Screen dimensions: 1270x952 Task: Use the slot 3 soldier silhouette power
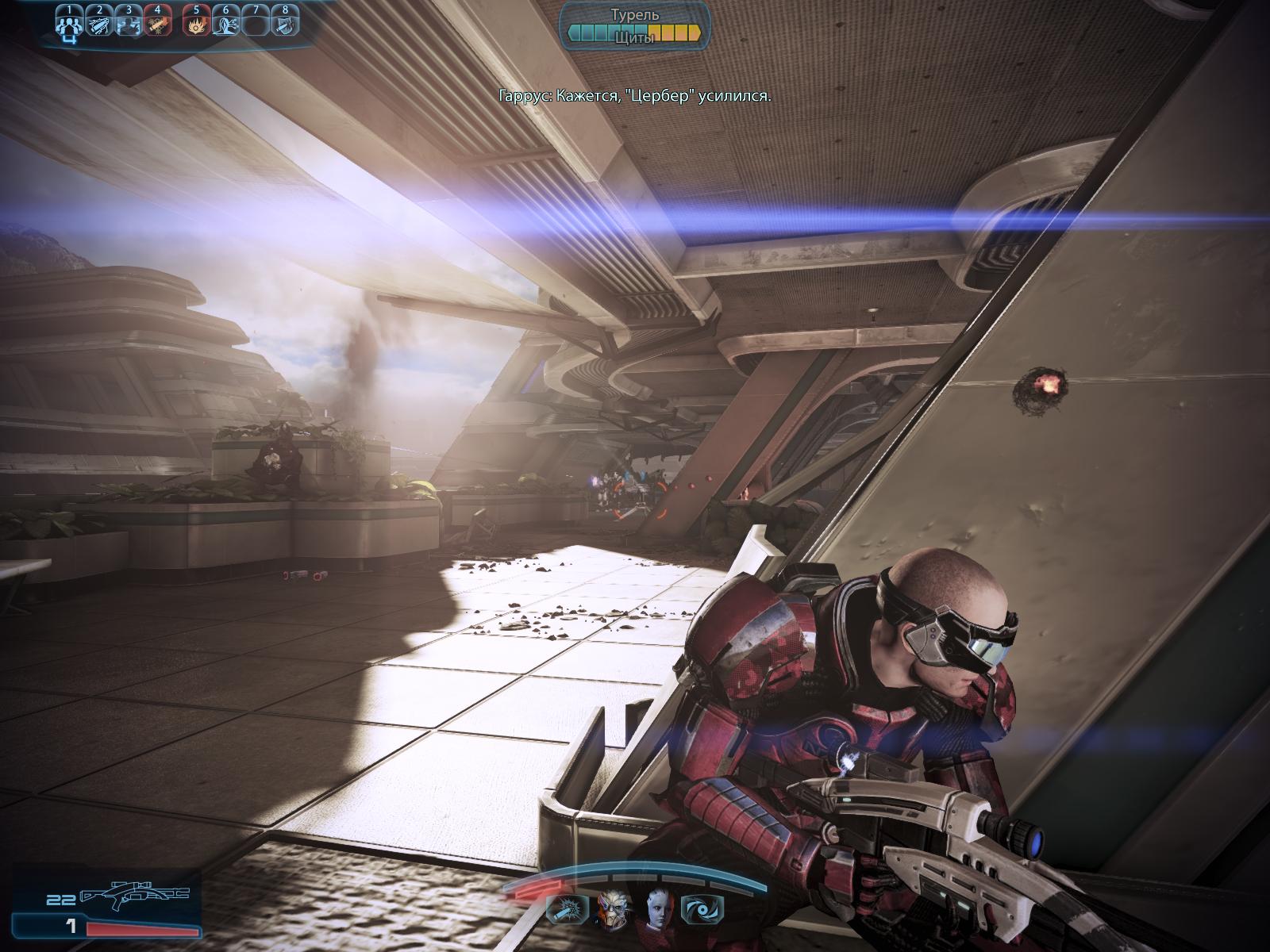[x=129, y=26]
